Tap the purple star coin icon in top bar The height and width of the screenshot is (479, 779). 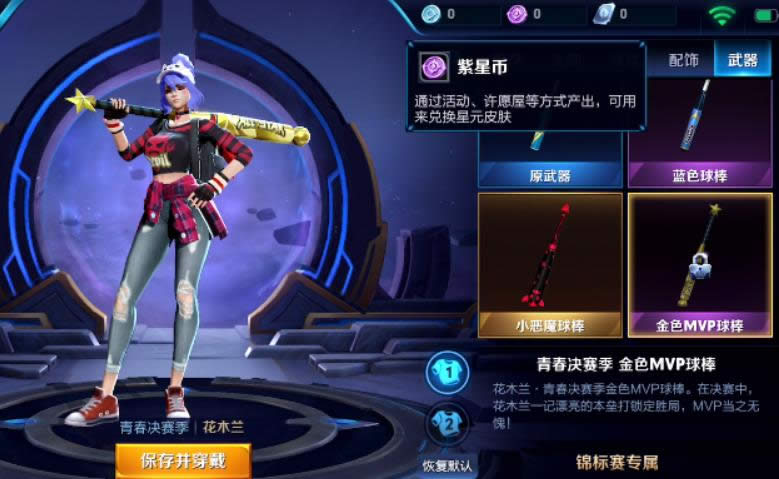coord(517,14)
